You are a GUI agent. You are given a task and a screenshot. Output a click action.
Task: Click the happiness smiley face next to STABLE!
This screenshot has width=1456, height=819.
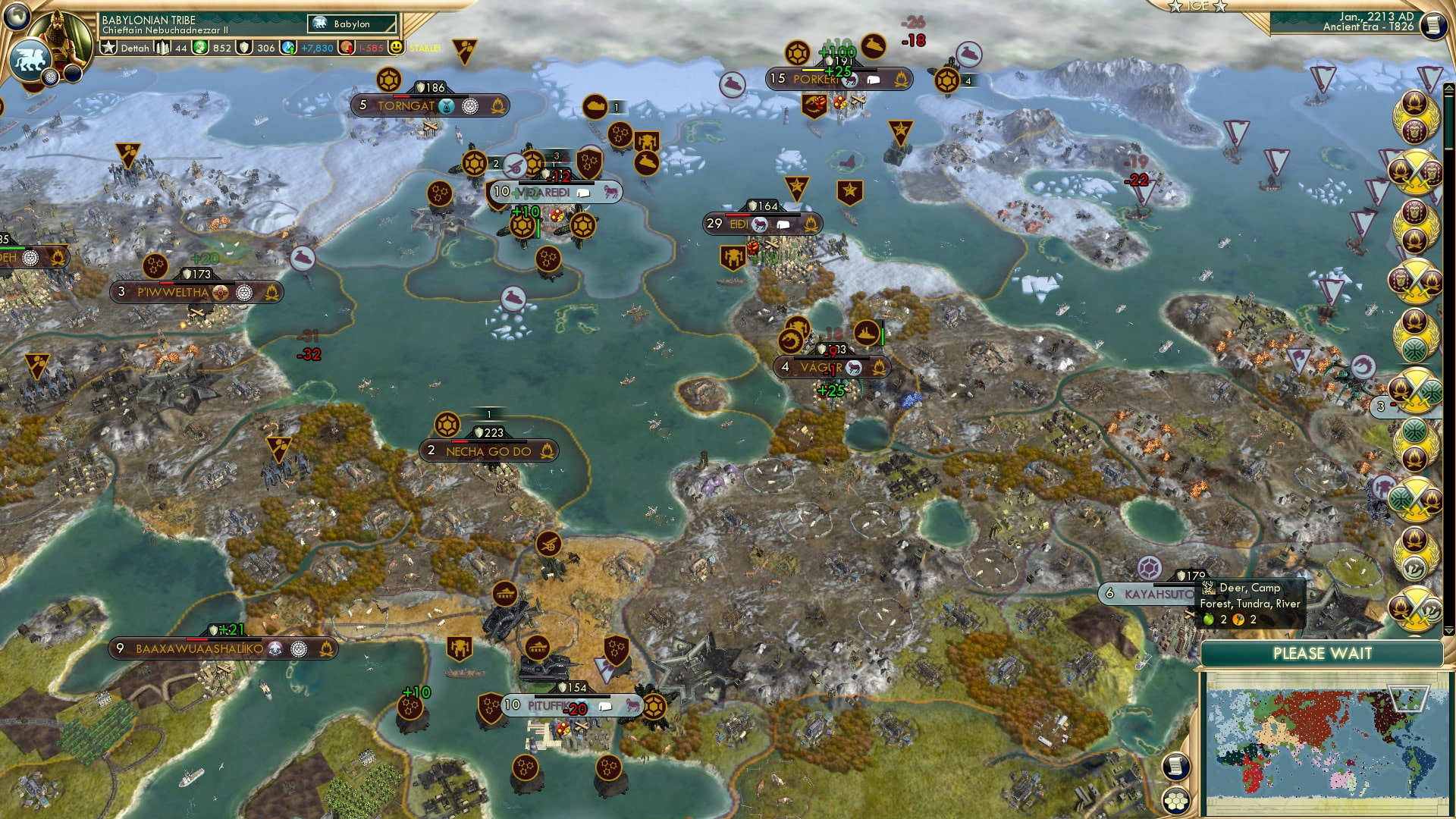[x=397, y=47]
